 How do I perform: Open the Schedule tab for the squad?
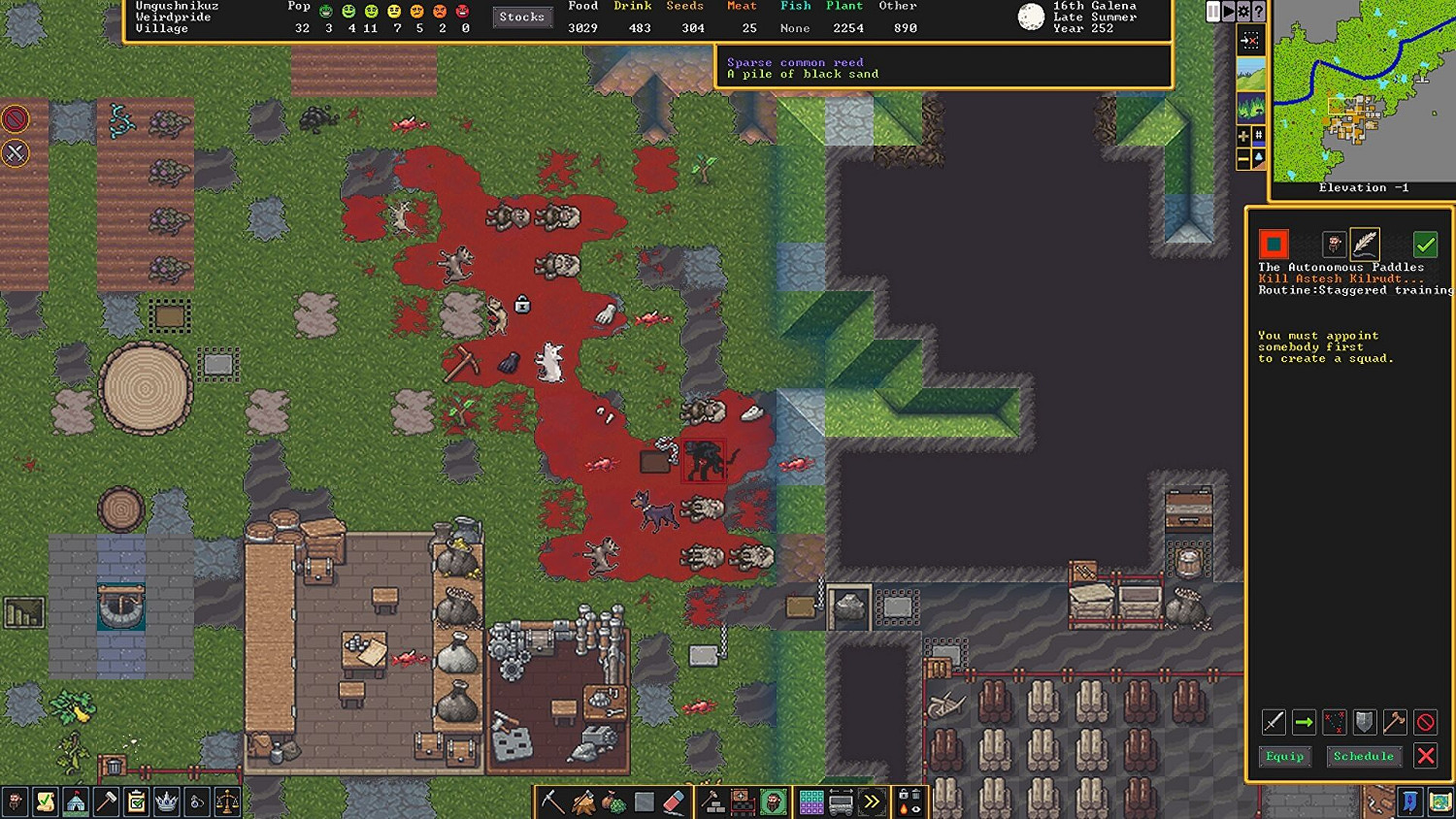tap(1364, 756)
